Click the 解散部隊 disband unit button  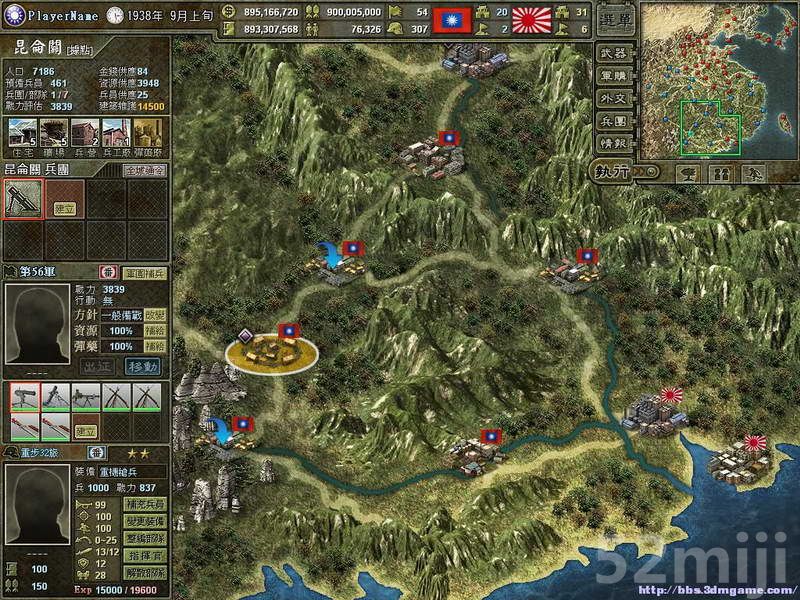[x=143, y=573]
